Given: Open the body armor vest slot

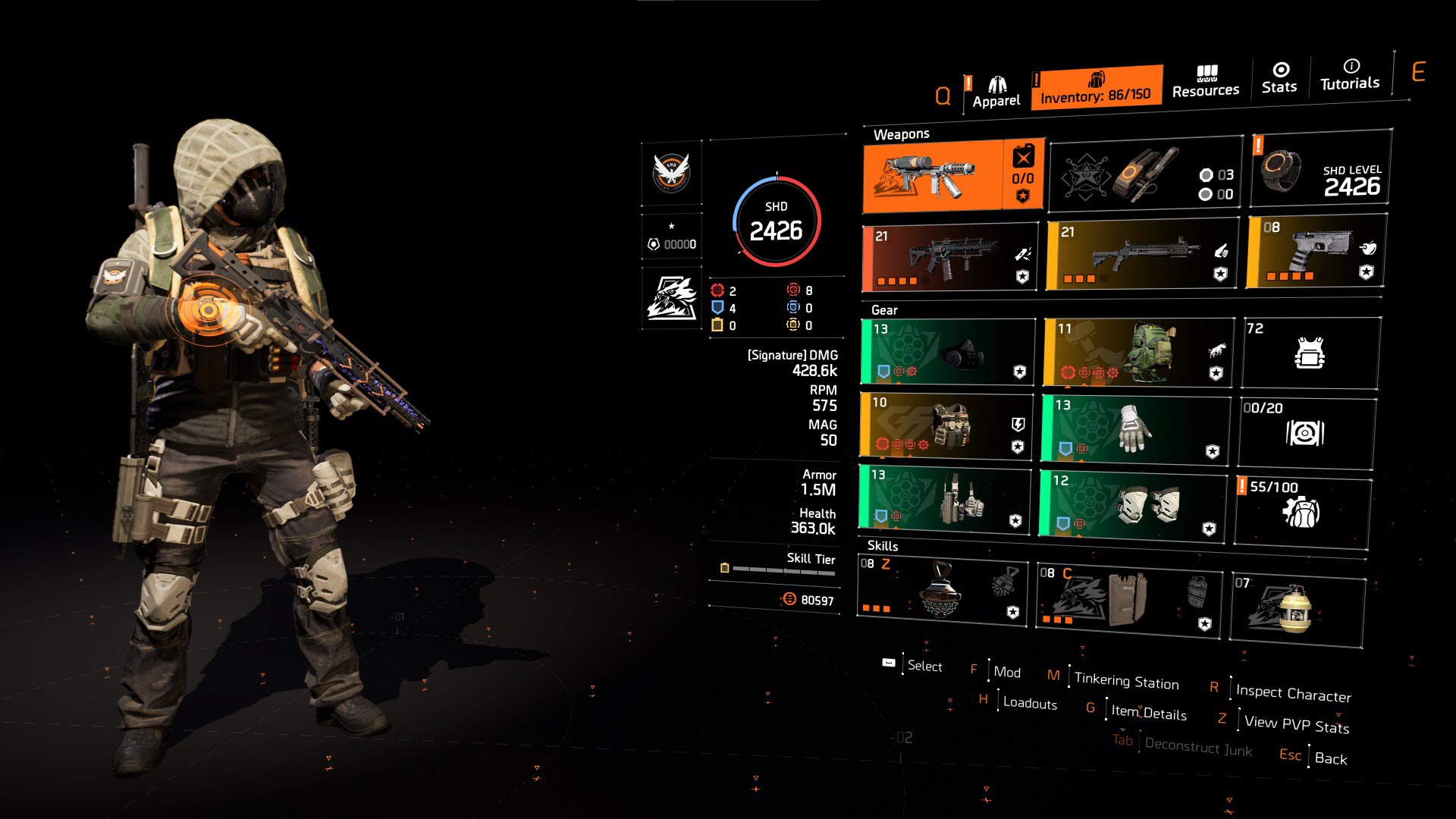Looking at the screenshot, I should 946,425.
